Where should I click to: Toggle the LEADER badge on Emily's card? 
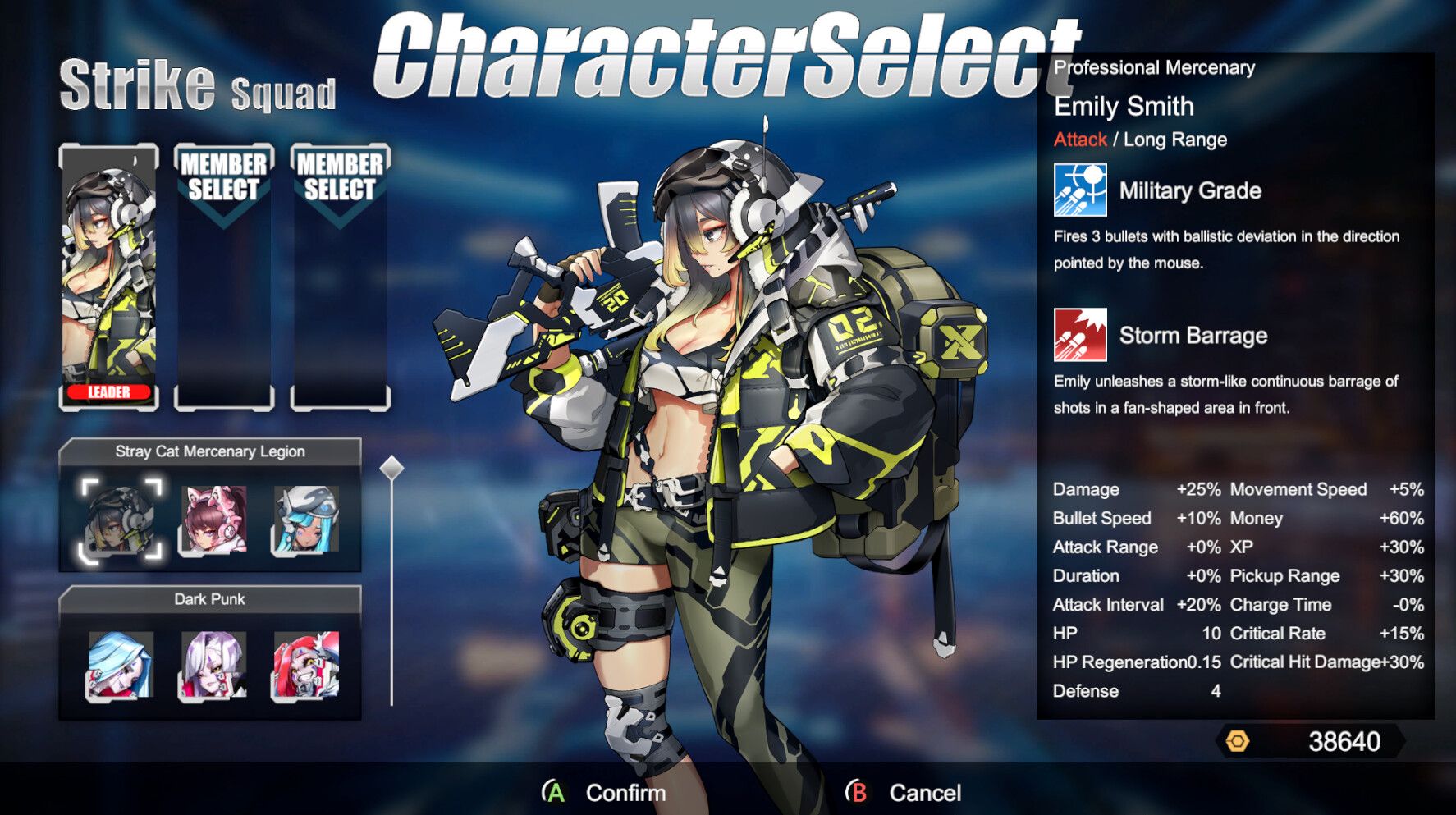108,392
